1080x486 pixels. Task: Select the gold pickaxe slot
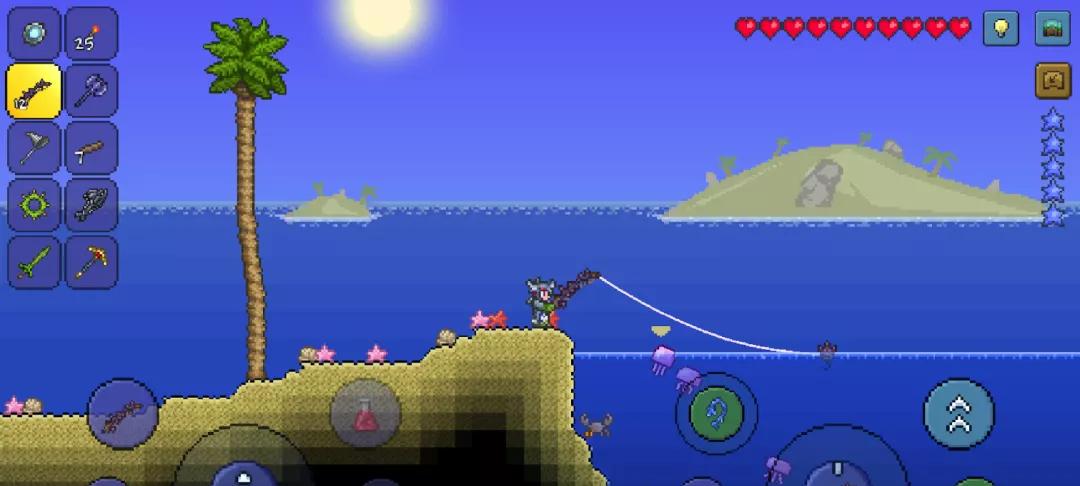coord(91,262)
